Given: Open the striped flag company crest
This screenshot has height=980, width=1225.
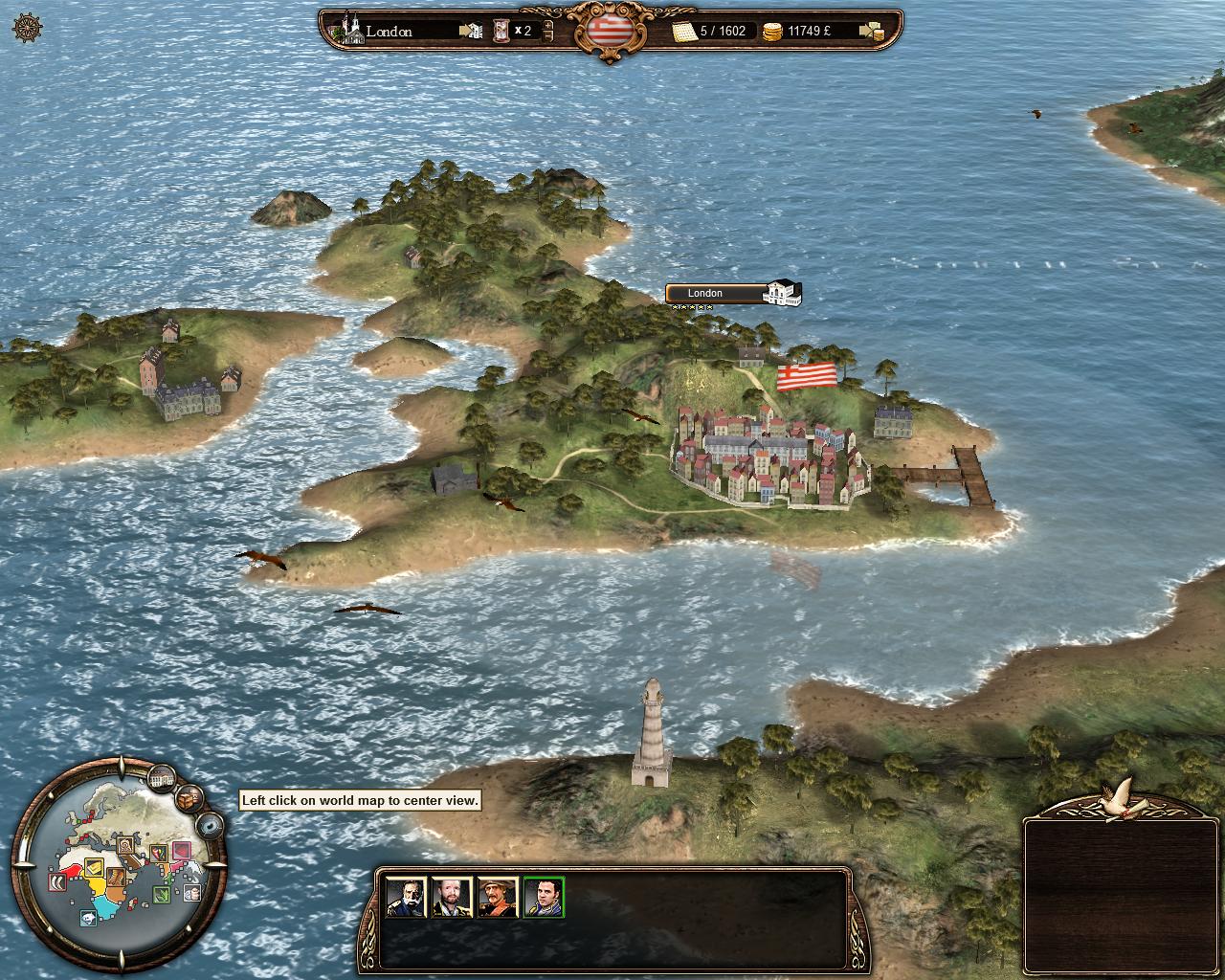Looking at the screenshot, I should (x=609, y=29).
